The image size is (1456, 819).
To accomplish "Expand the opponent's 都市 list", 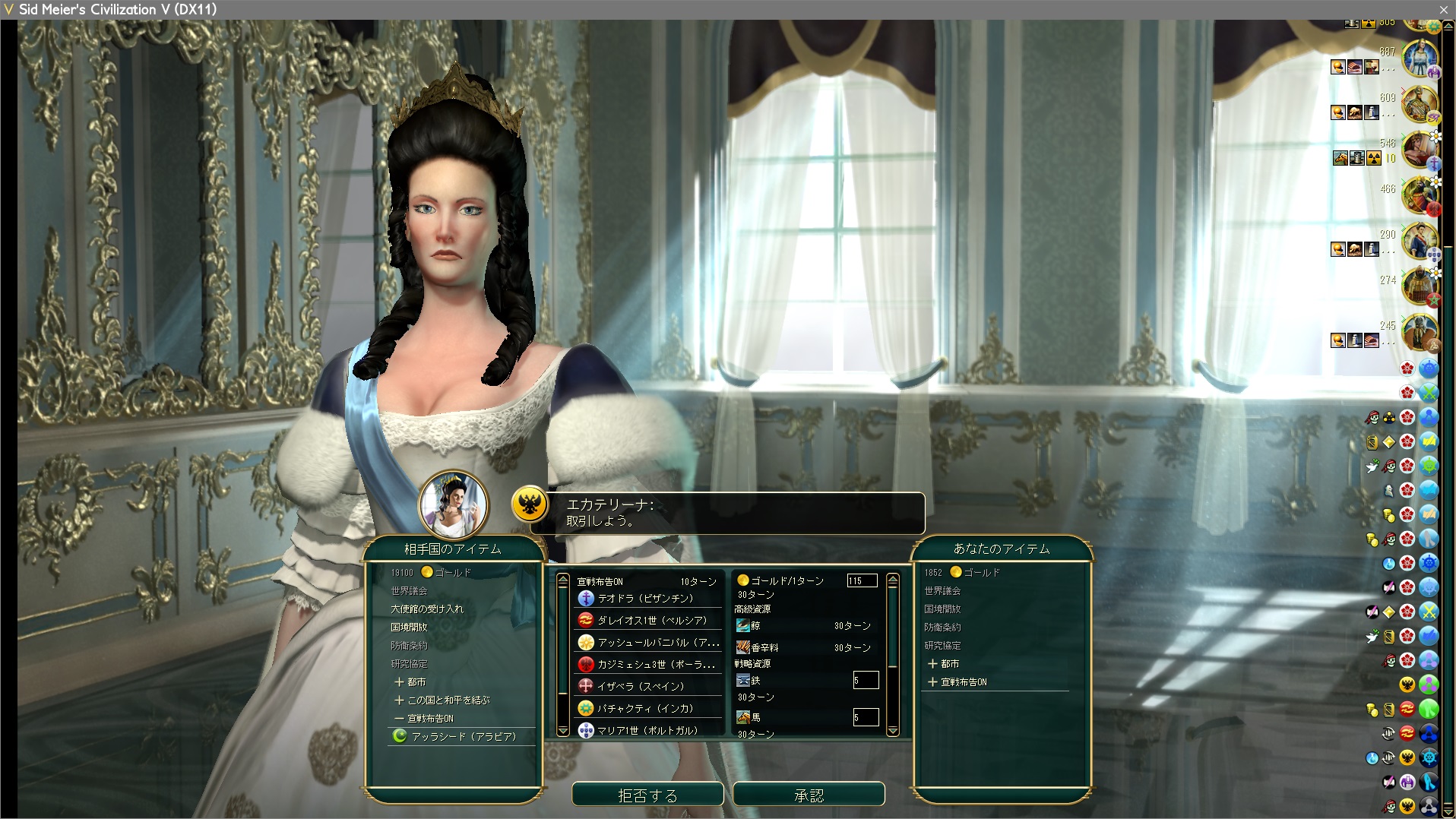I will (410, 681).
